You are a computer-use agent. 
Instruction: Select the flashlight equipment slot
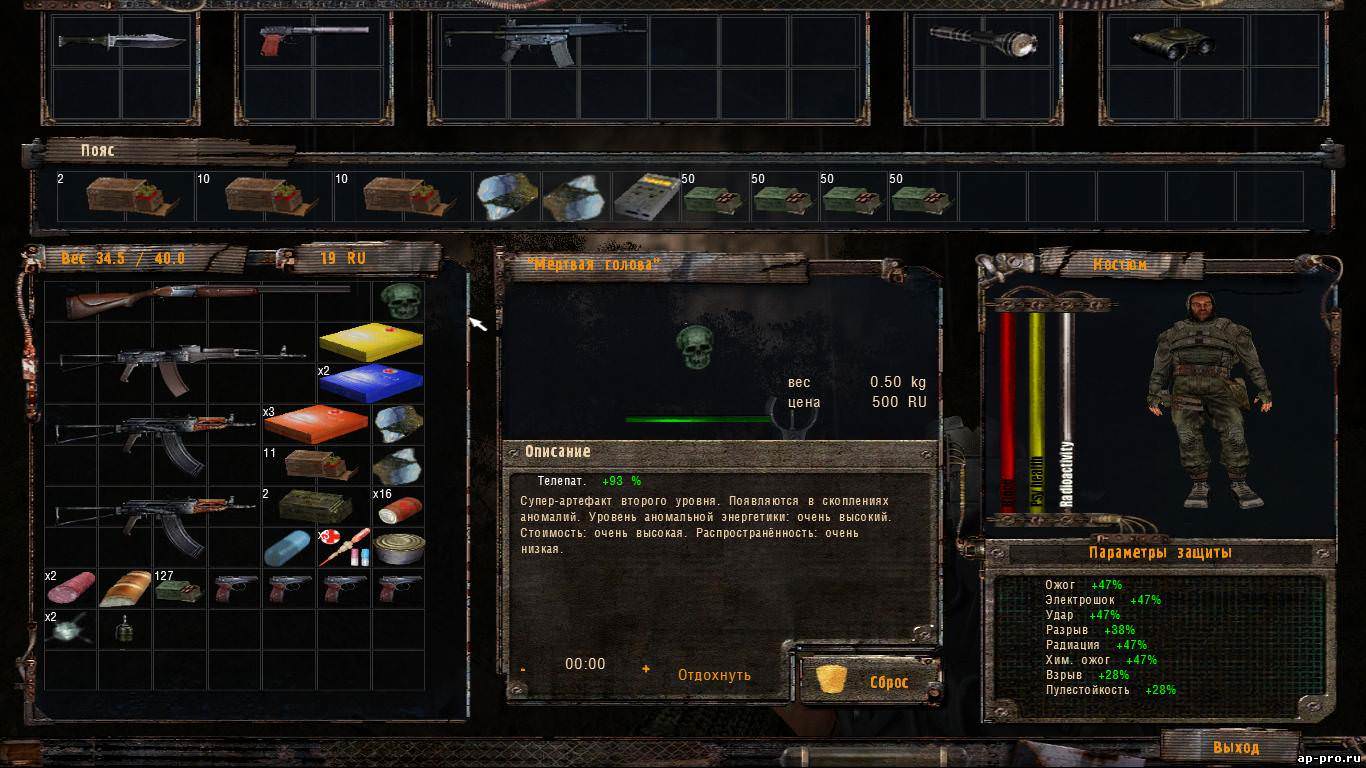[985, 41]
